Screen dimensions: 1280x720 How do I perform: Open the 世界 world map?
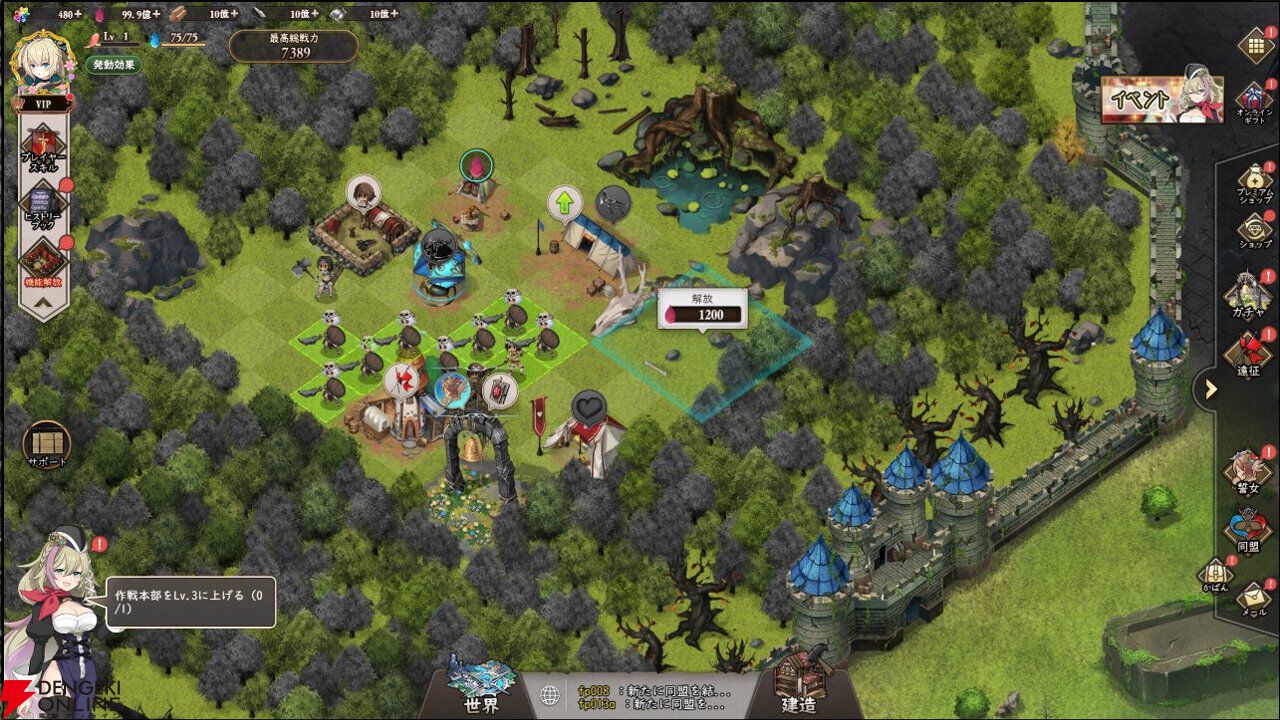(x=481, y=688)
